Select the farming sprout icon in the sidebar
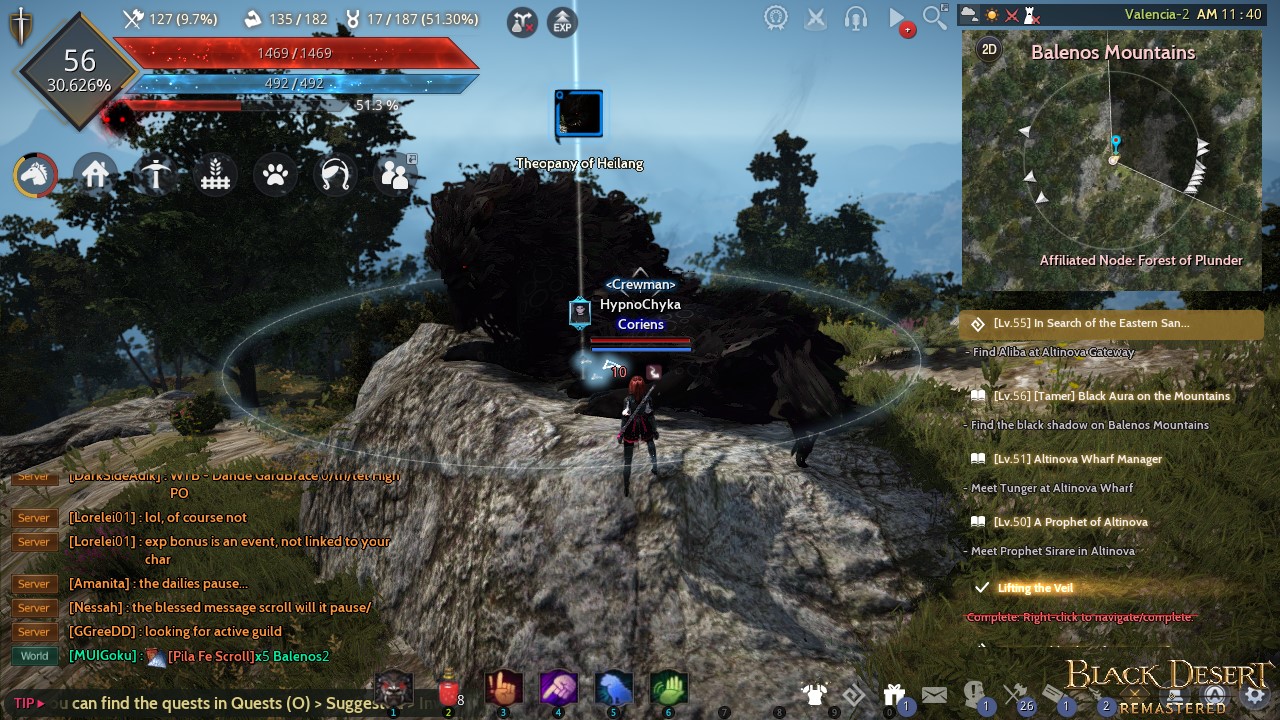Screen dimensions: 1280x720 pyautogui.click(x=215, y=174)
